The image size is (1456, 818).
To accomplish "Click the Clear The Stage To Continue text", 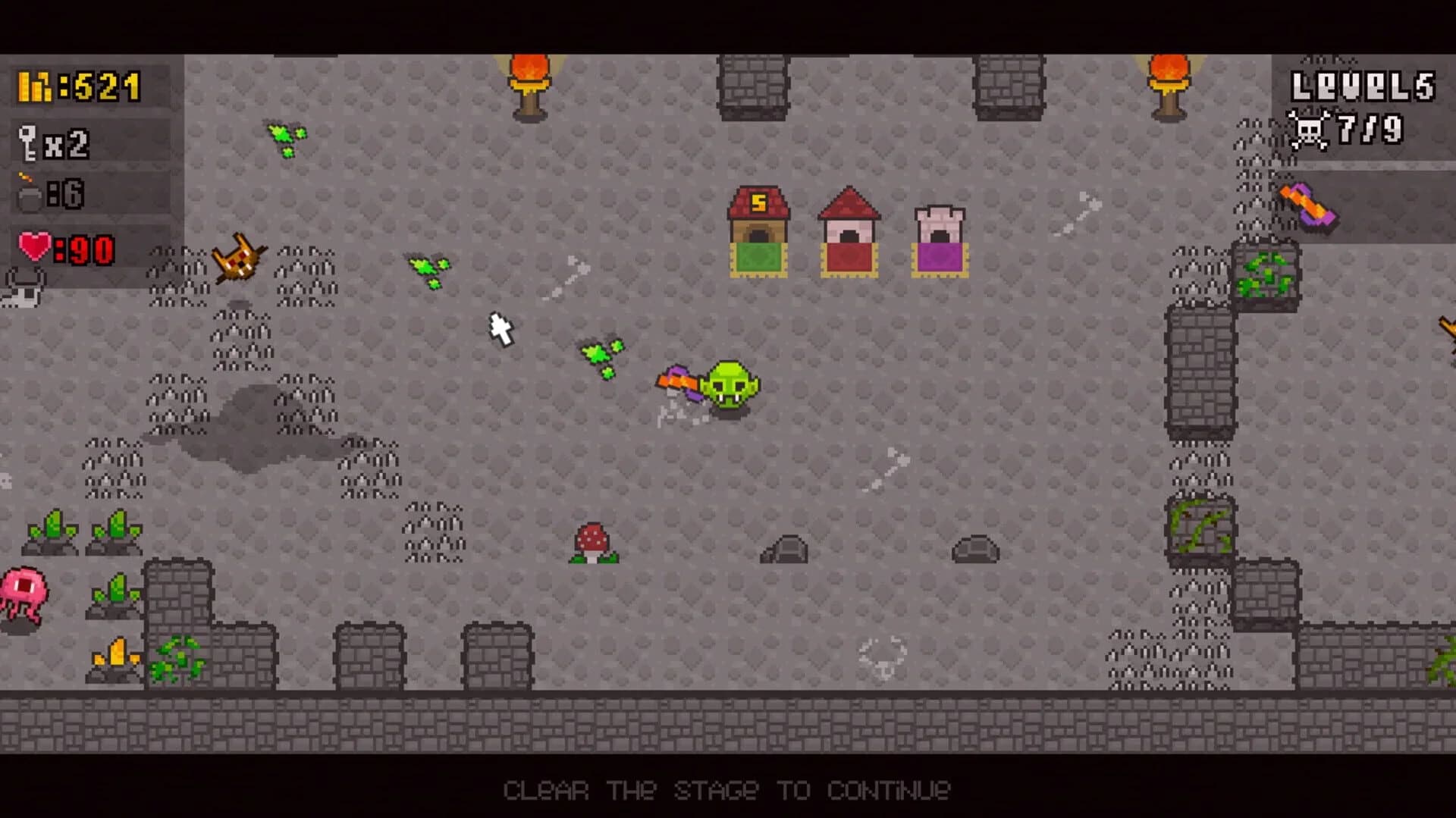I will pyautogui.click(x=728, y=789).
